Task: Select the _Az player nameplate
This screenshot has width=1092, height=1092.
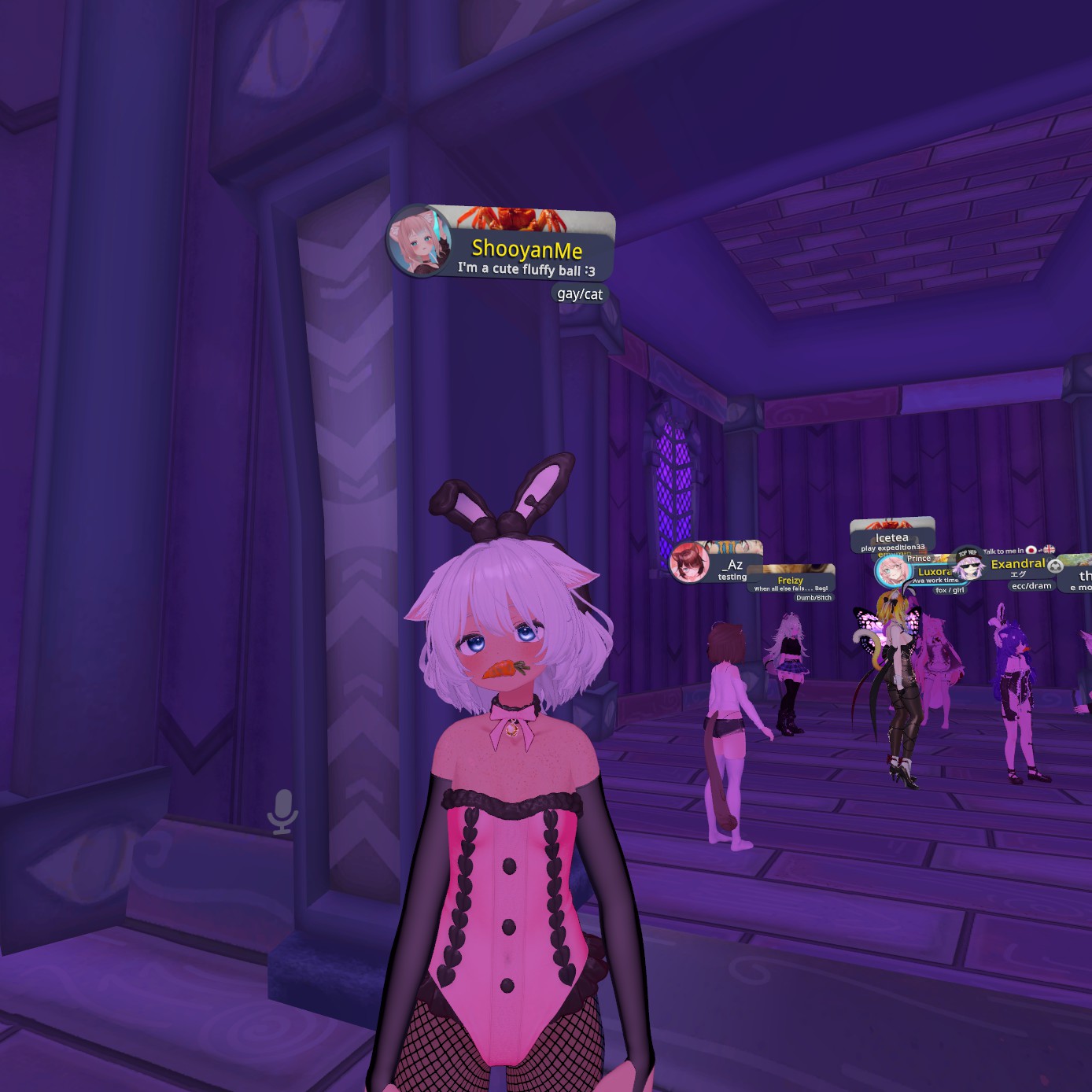Action: click(x=734, y=565)
